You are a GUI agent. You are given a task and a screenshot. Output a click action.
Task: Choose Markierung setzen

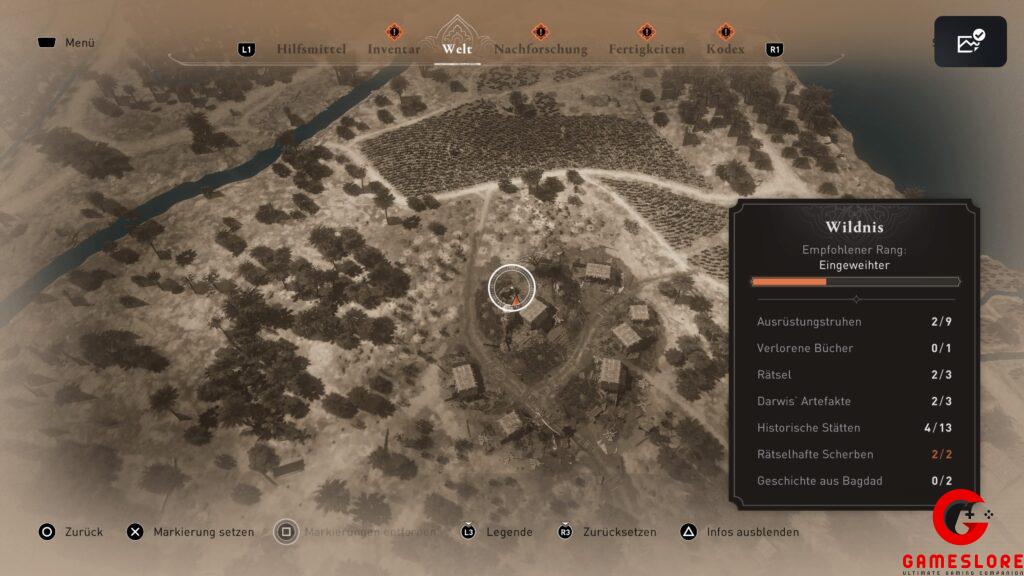click(203, 532)
